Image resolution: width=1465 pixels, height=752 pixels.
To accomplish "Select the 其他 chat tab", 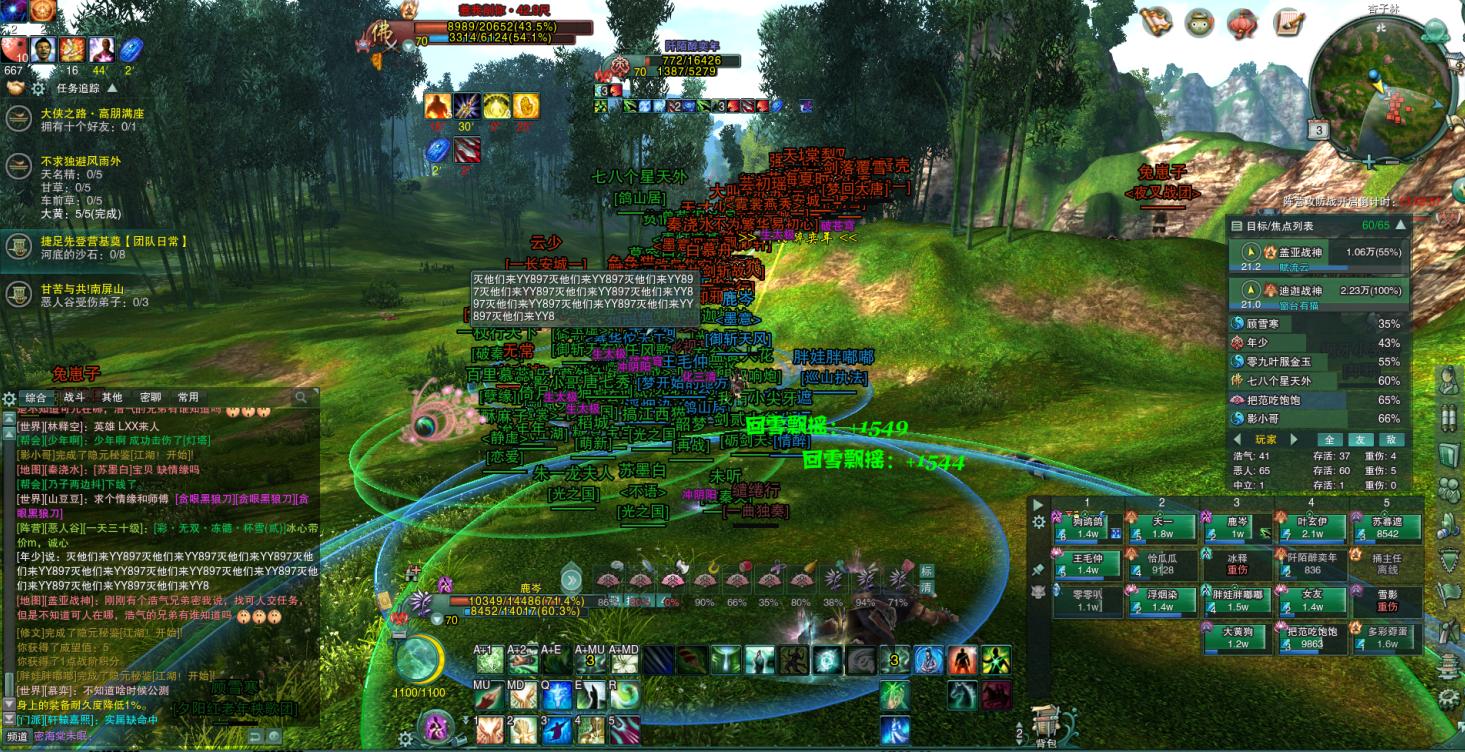I will tap(112, 397).
